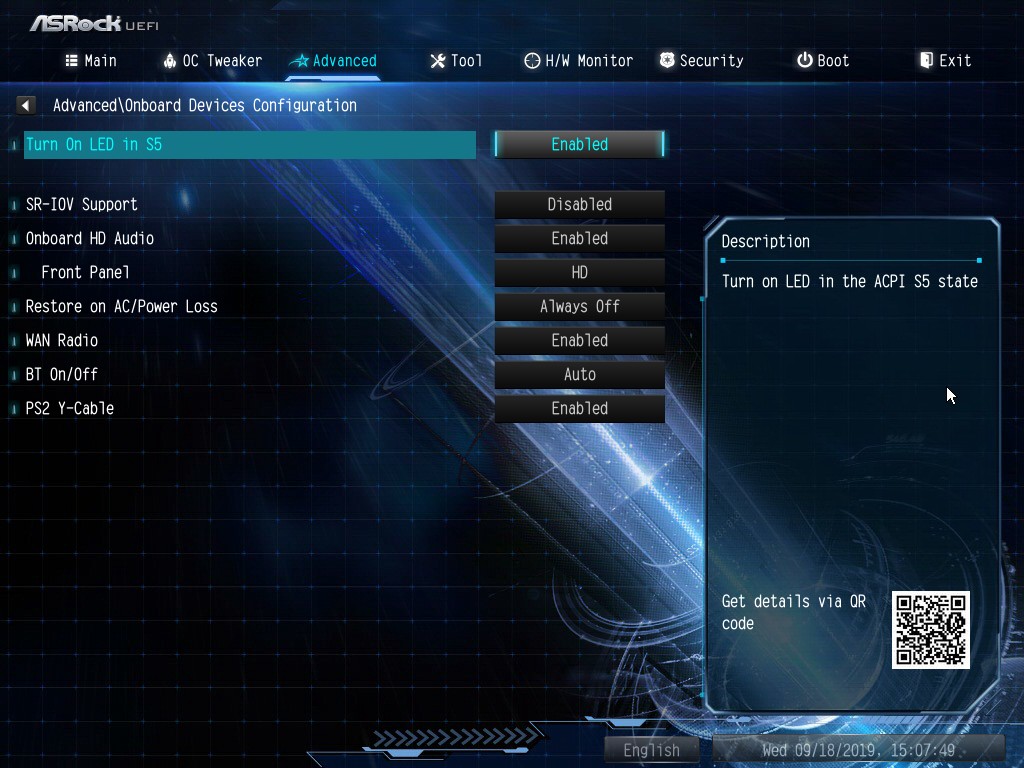Select the SR-IOV Support row label
The image size is (1024, 768).
82,204
